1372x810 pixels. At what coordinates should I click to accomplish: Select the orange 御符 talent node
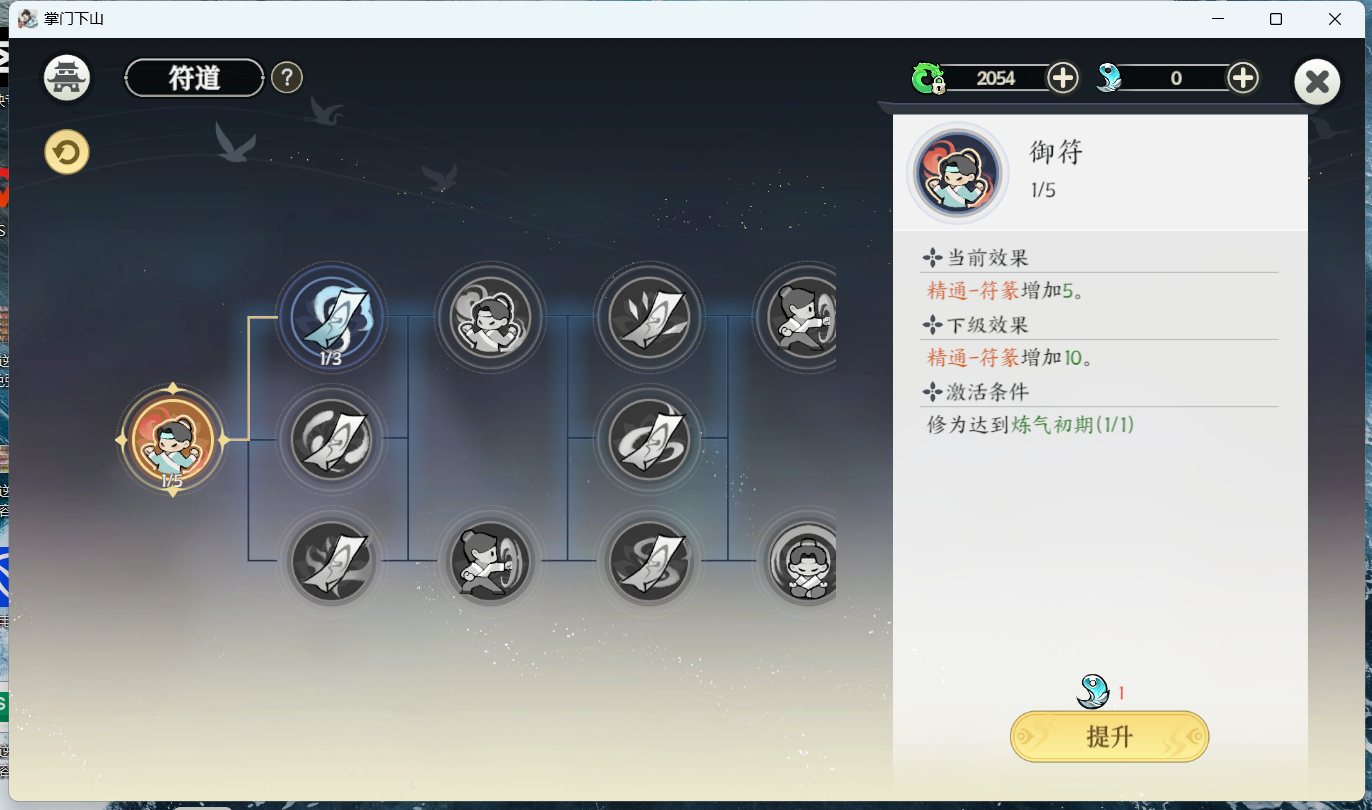pos(172,440)
